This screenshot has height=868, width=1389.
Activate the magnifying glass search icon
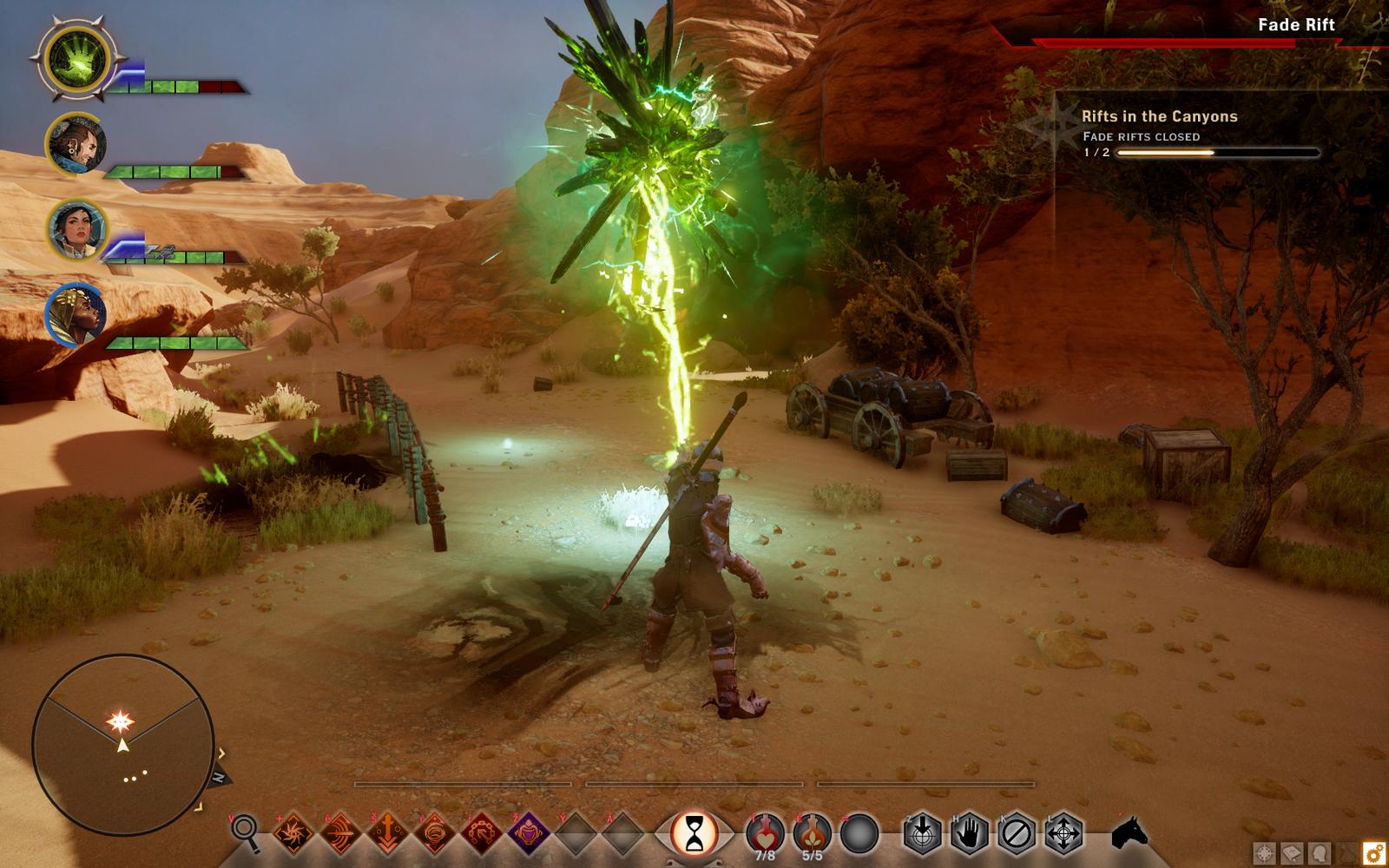click(246, 833)
